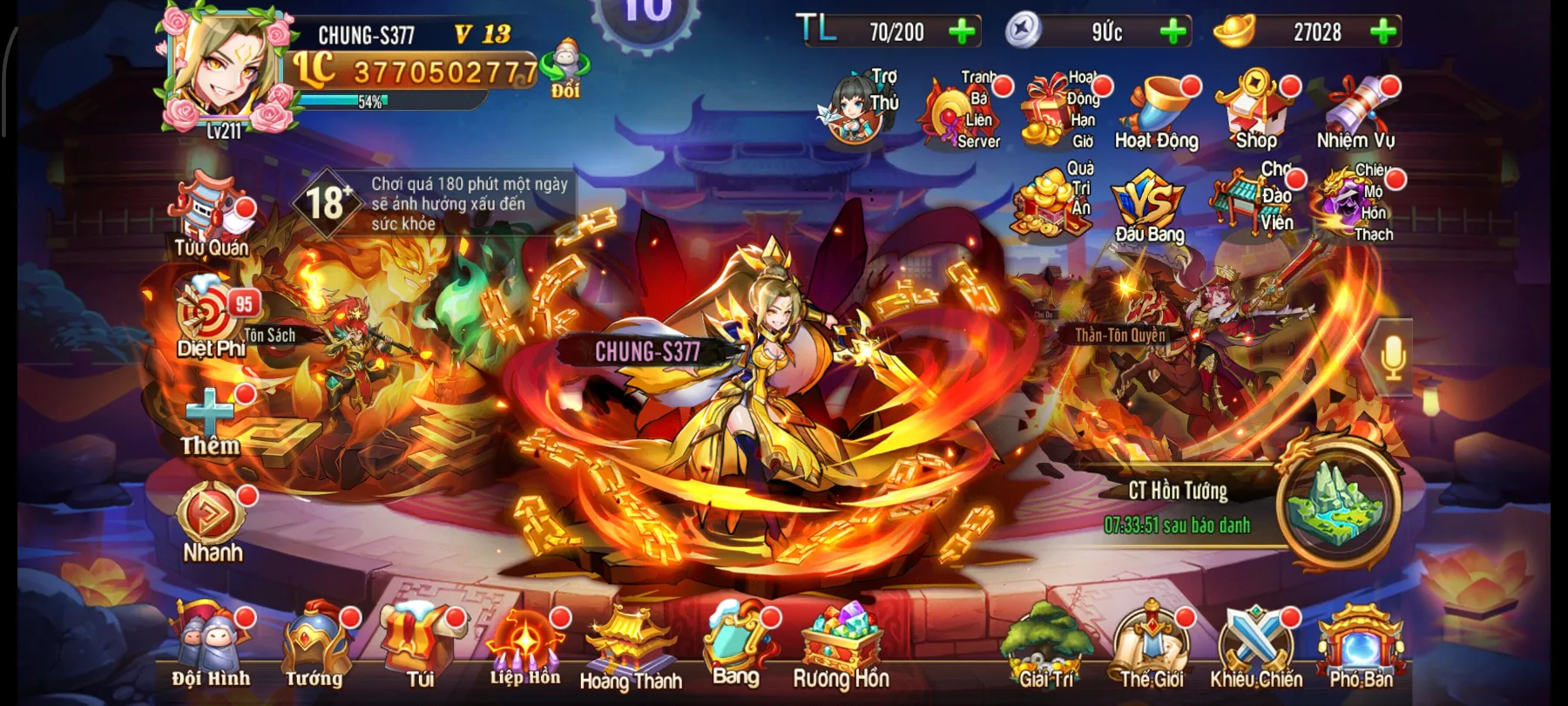This screenshot has width=1568, height=706.
Task: Tap the microphone voice chat button
Action: pos(1392,356)
